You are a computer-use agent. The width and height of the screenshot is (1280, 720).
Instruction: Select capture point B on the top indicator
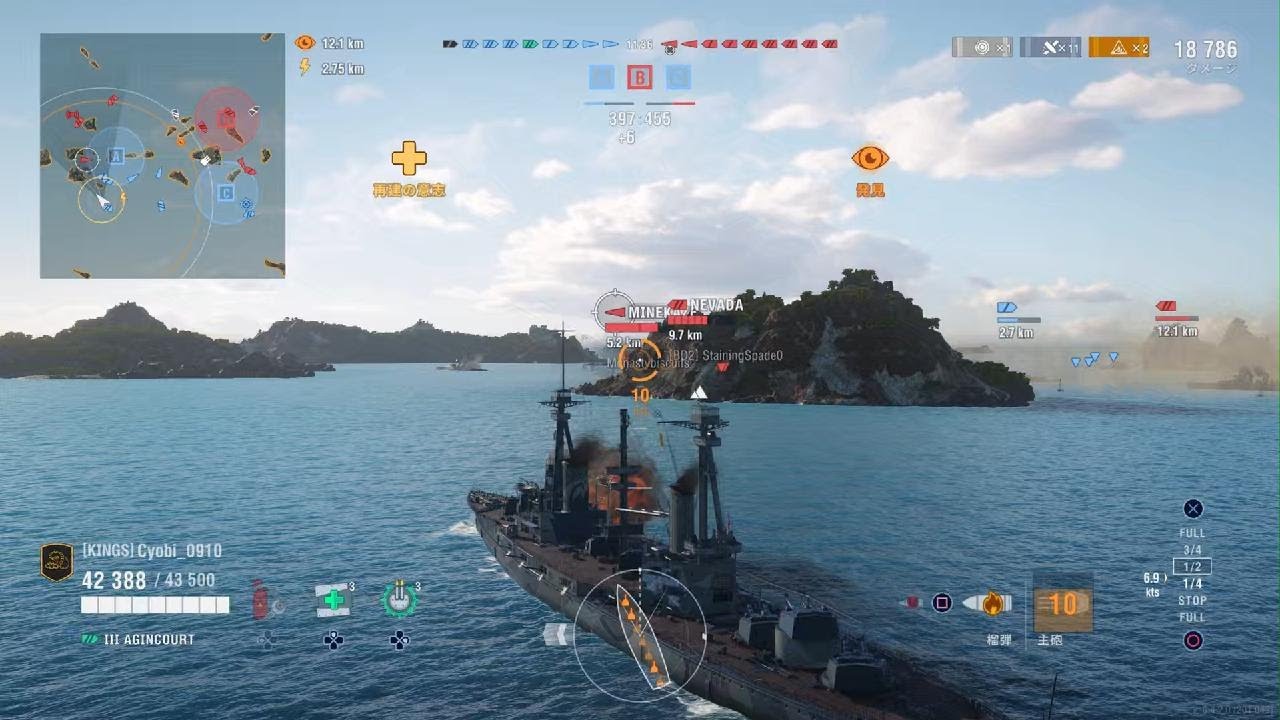(x=638, y=77)
